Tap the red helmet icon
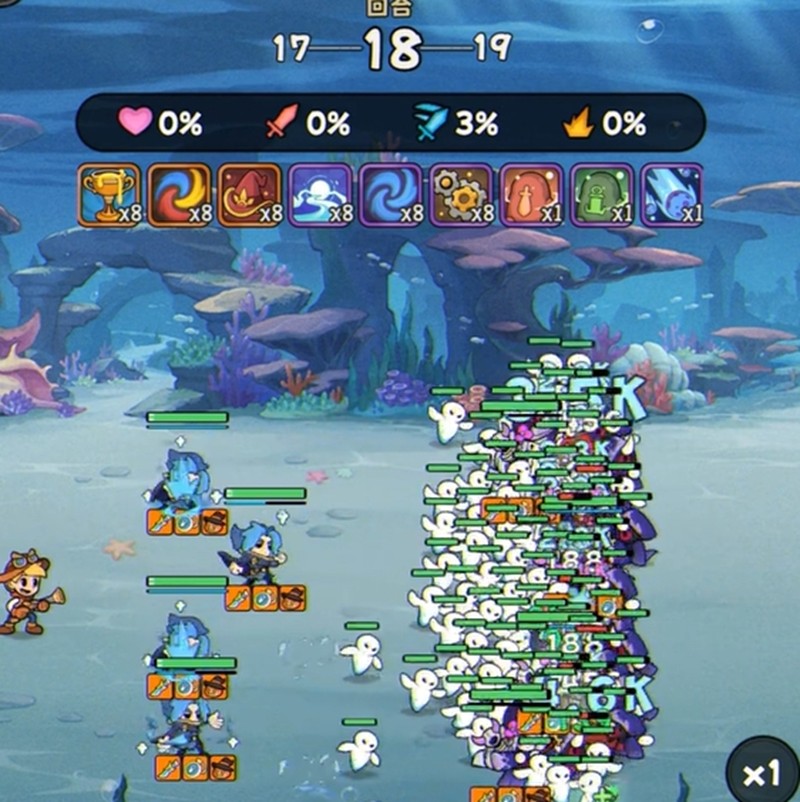The width and height of the screenshot is (800, 802). click(x=531, y=196)
